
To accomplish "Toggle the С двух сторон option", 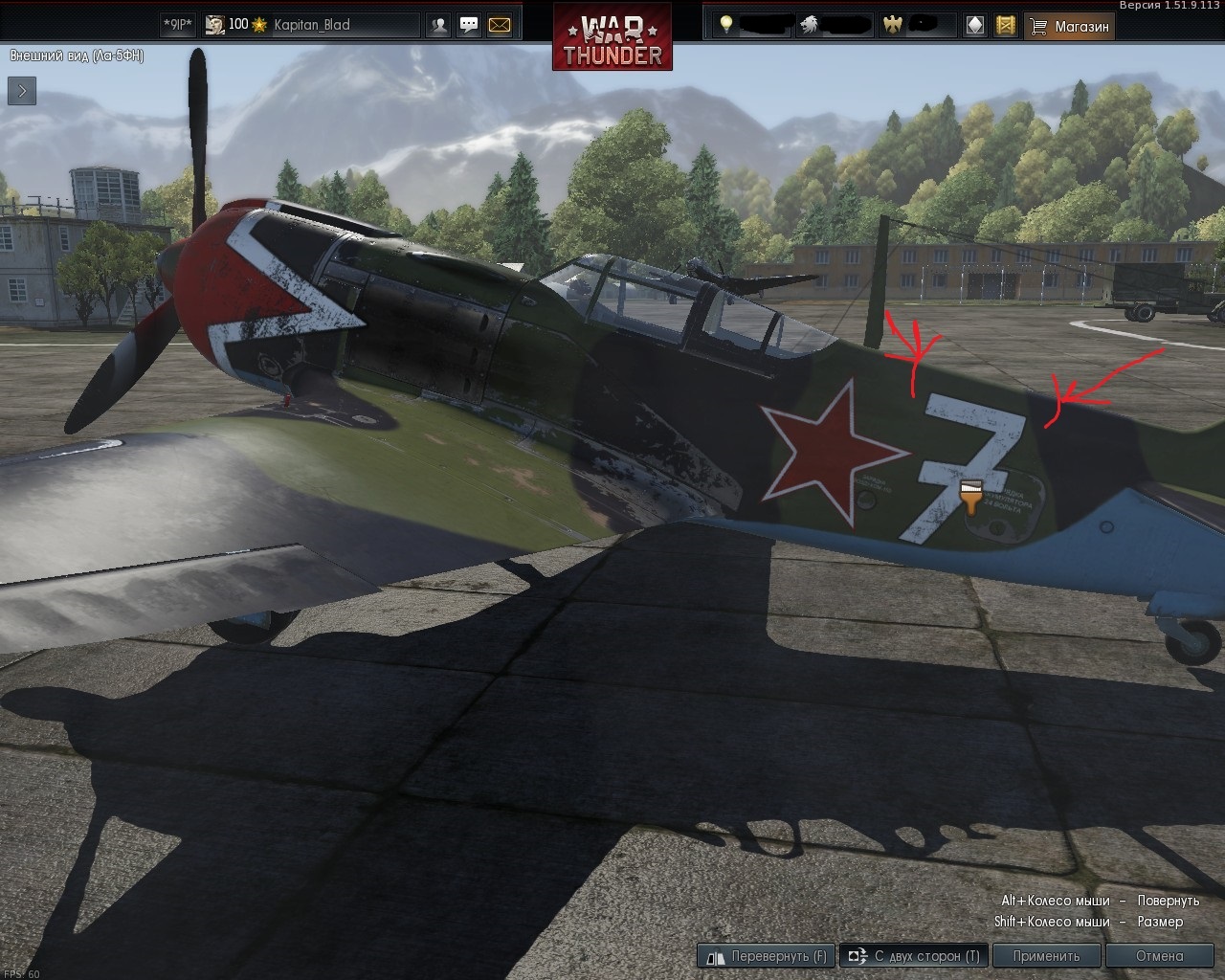I will click(914, 955).
